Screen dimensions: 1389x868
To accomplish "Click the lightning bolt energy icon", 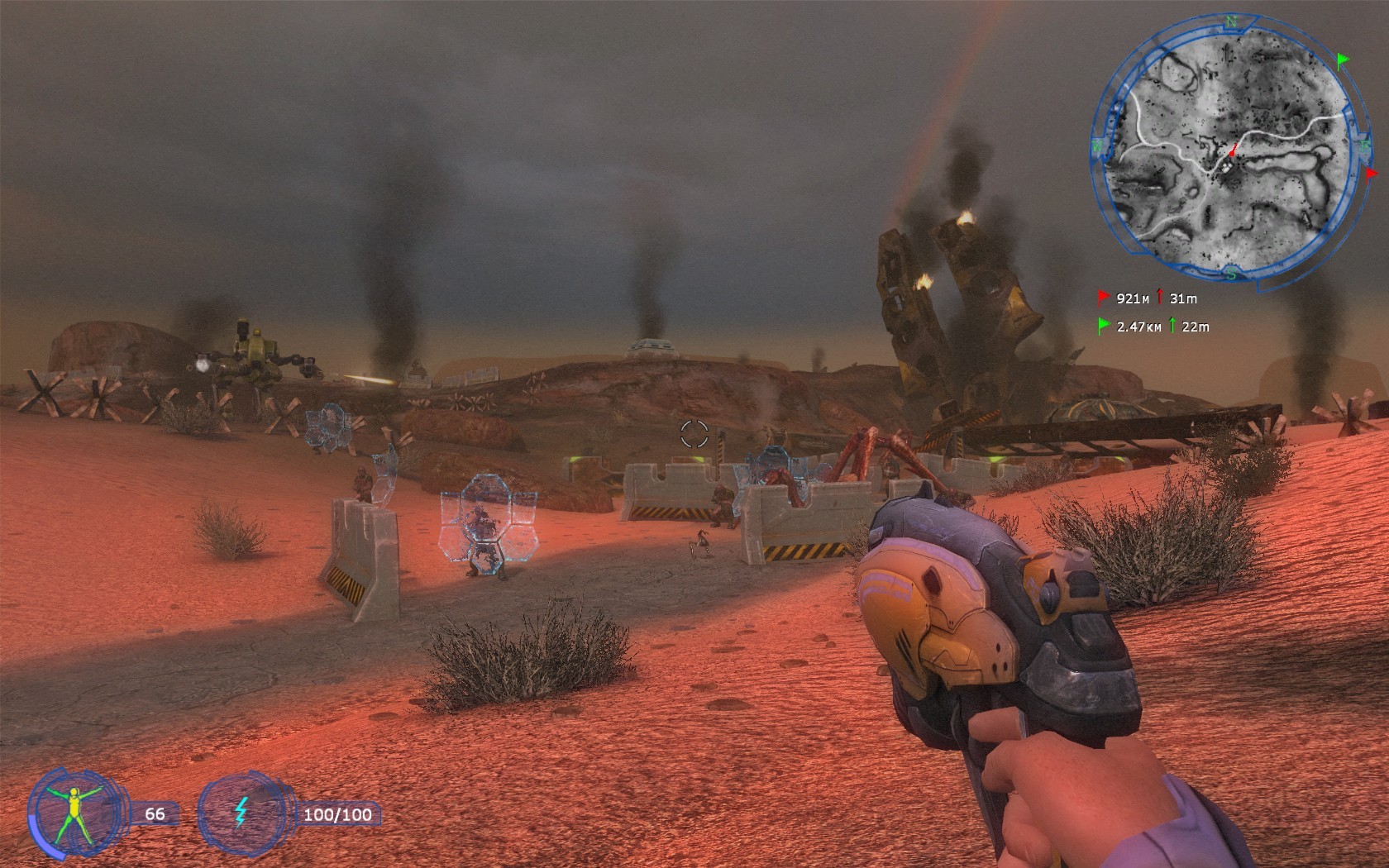I will point(241,813).
